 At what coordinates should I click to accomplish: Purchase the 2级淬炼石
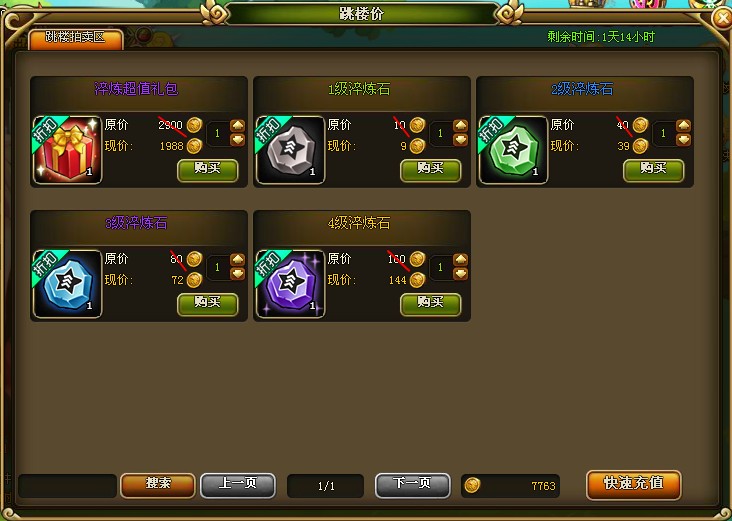(653, 168)
